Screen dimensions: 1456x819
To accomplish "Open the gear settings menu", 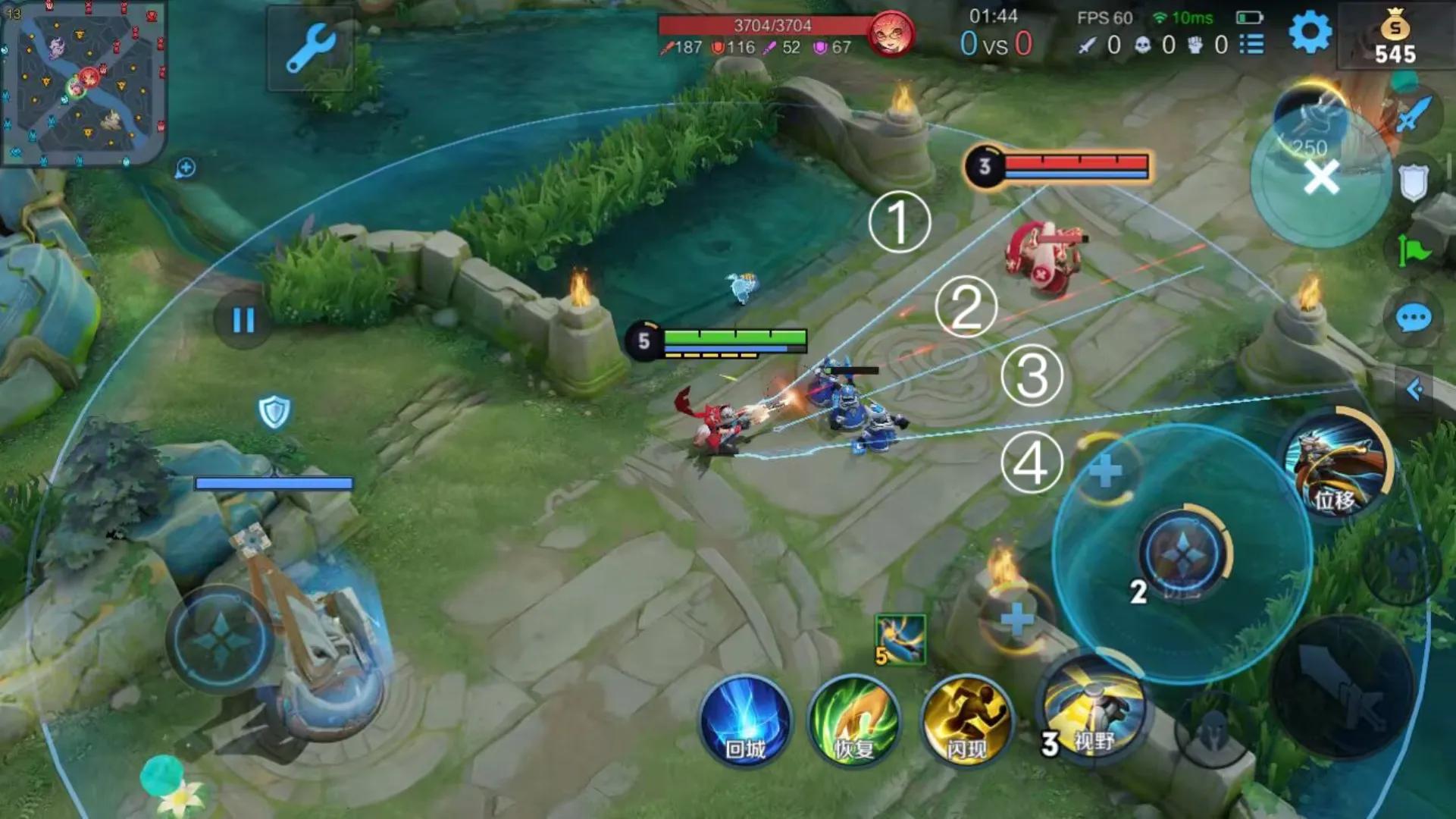I will point(1310,33).
